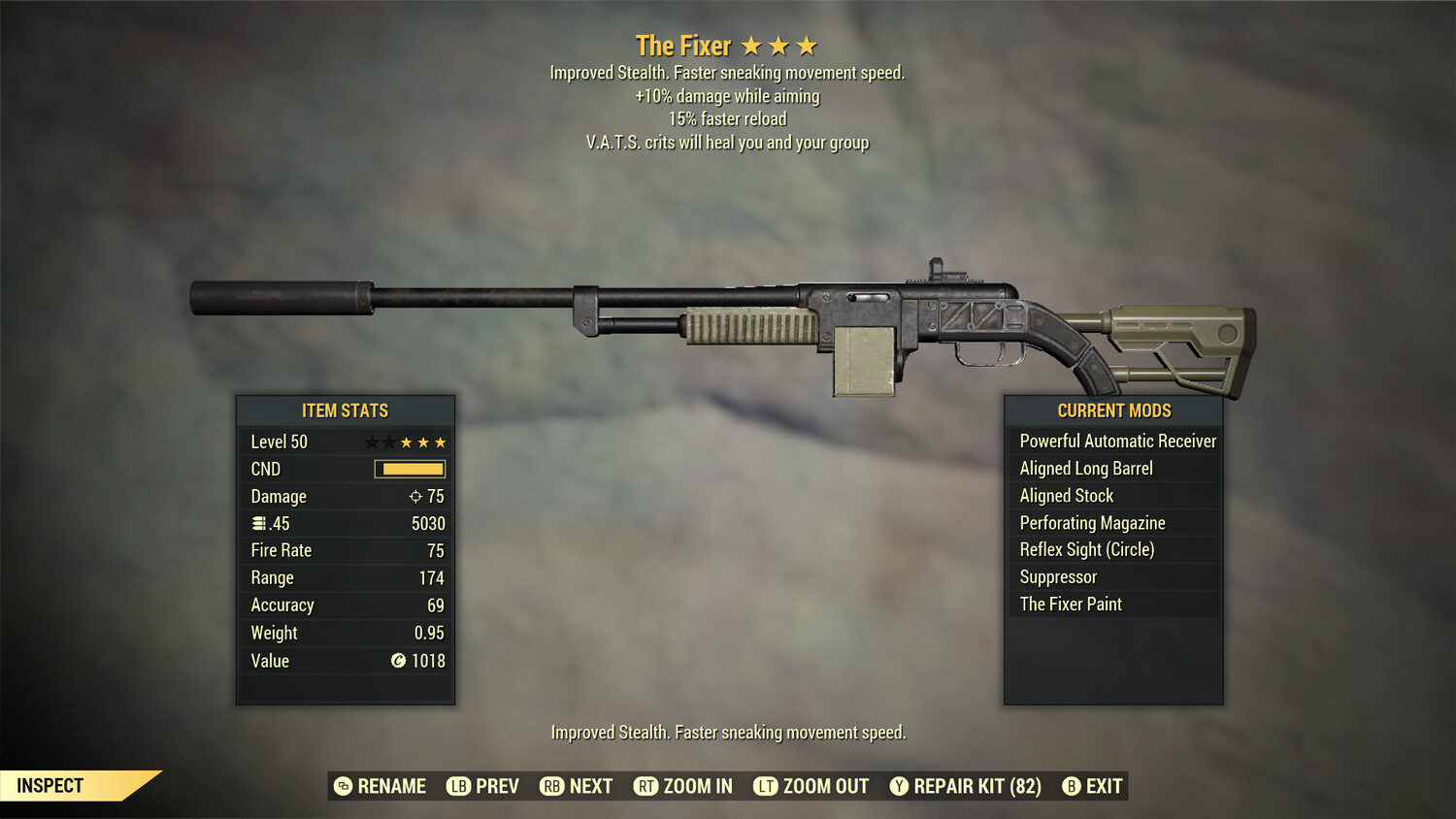Click the RT Zoom In icon
This screenshot has width=1456, height=819.
(x=646, y=786)
